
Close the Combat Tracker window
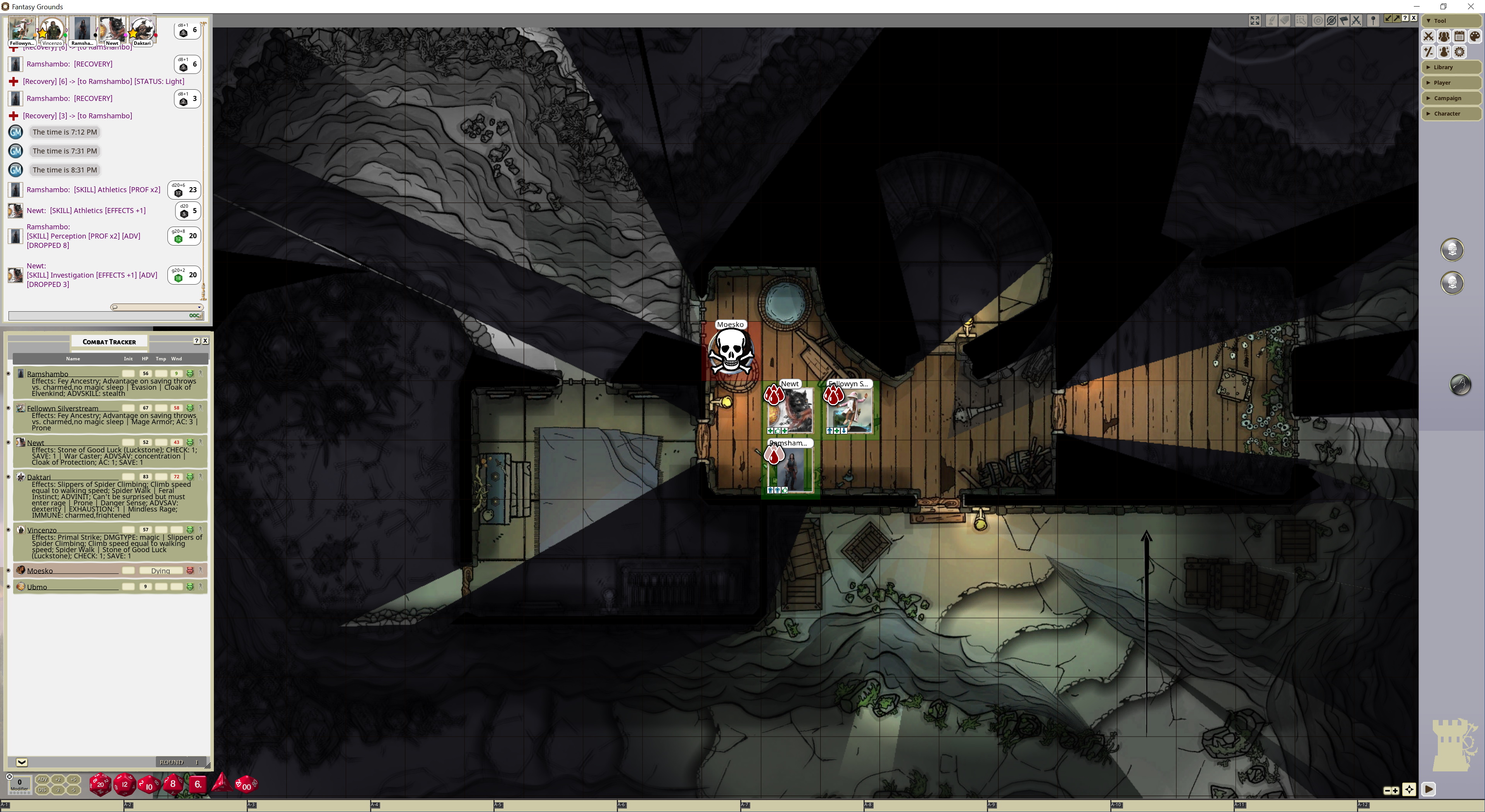click(205, 341)
